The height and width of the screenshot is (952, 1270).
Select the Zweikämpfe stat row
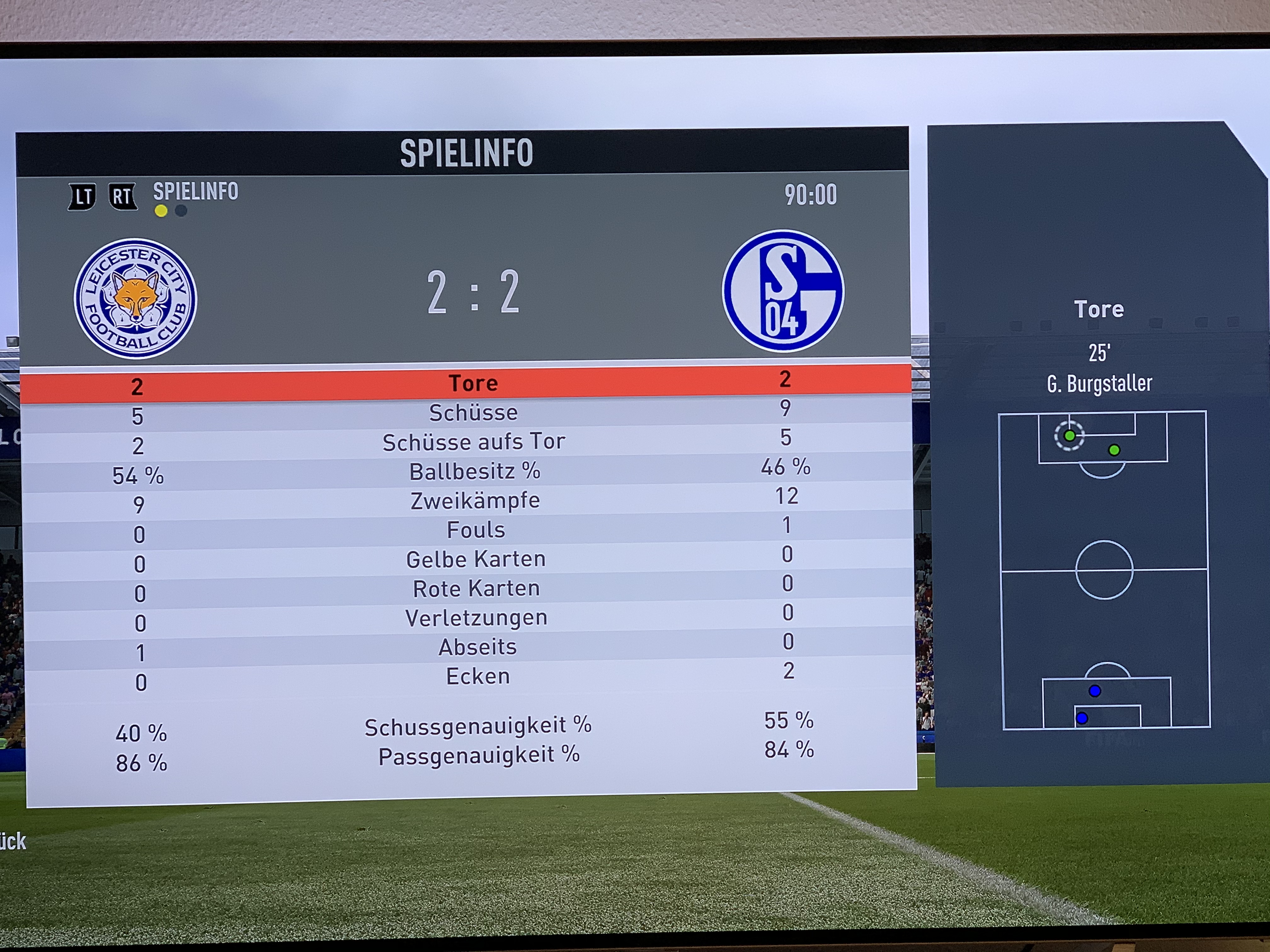pyautogui.click(x=475, y=500)
